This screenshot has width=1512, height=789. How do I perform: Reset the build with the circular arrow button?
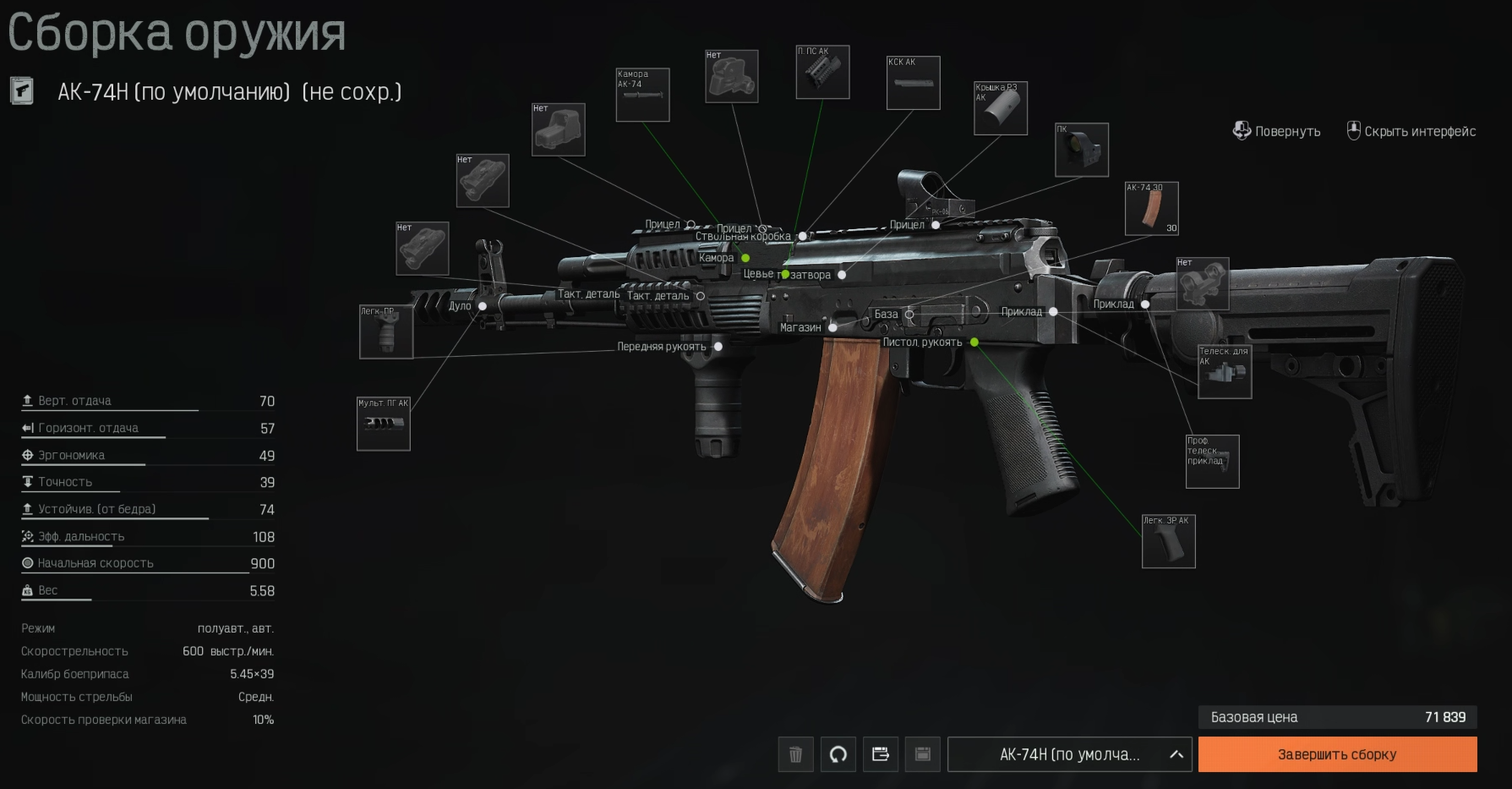pyautogui.click(x=838, y=754)
